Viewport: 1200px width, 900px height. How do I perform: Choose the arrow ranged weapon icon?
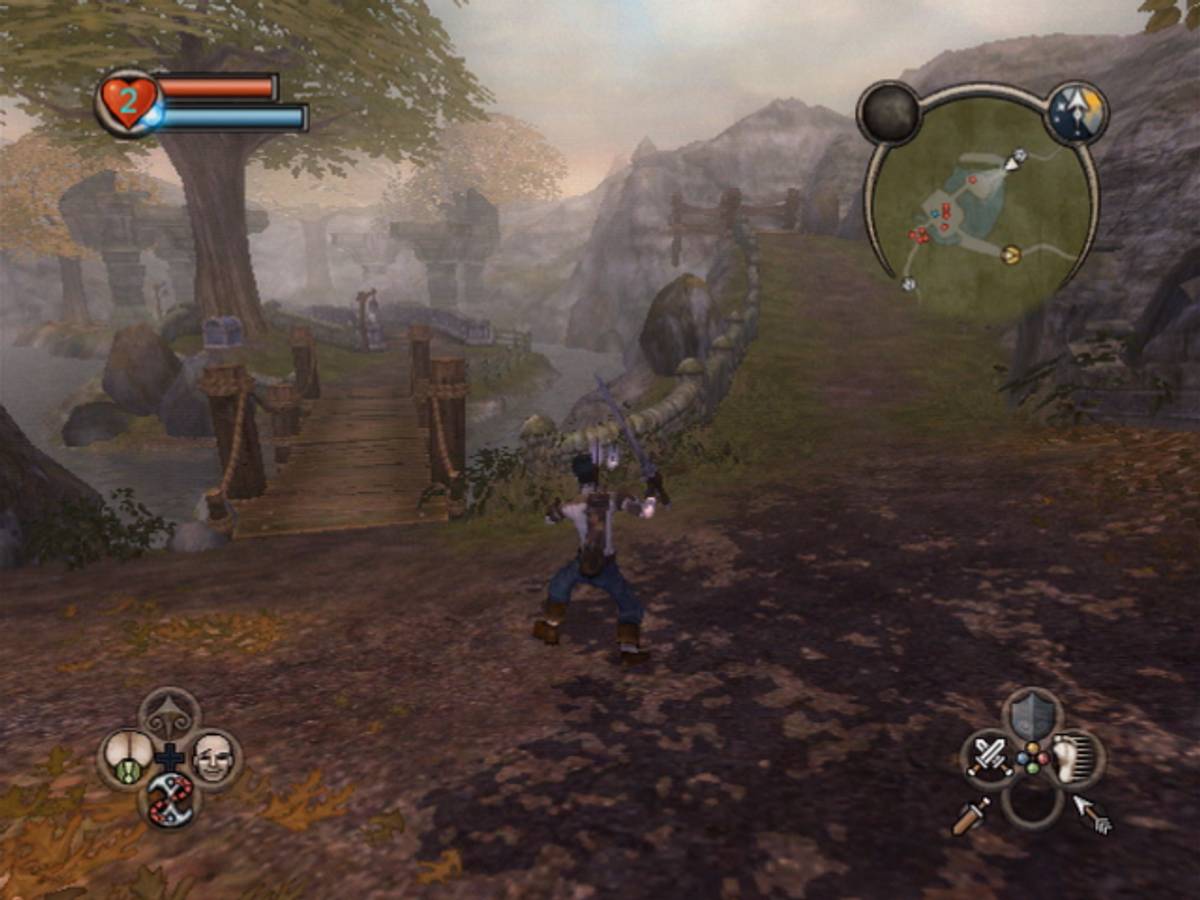pos(1093,814)
